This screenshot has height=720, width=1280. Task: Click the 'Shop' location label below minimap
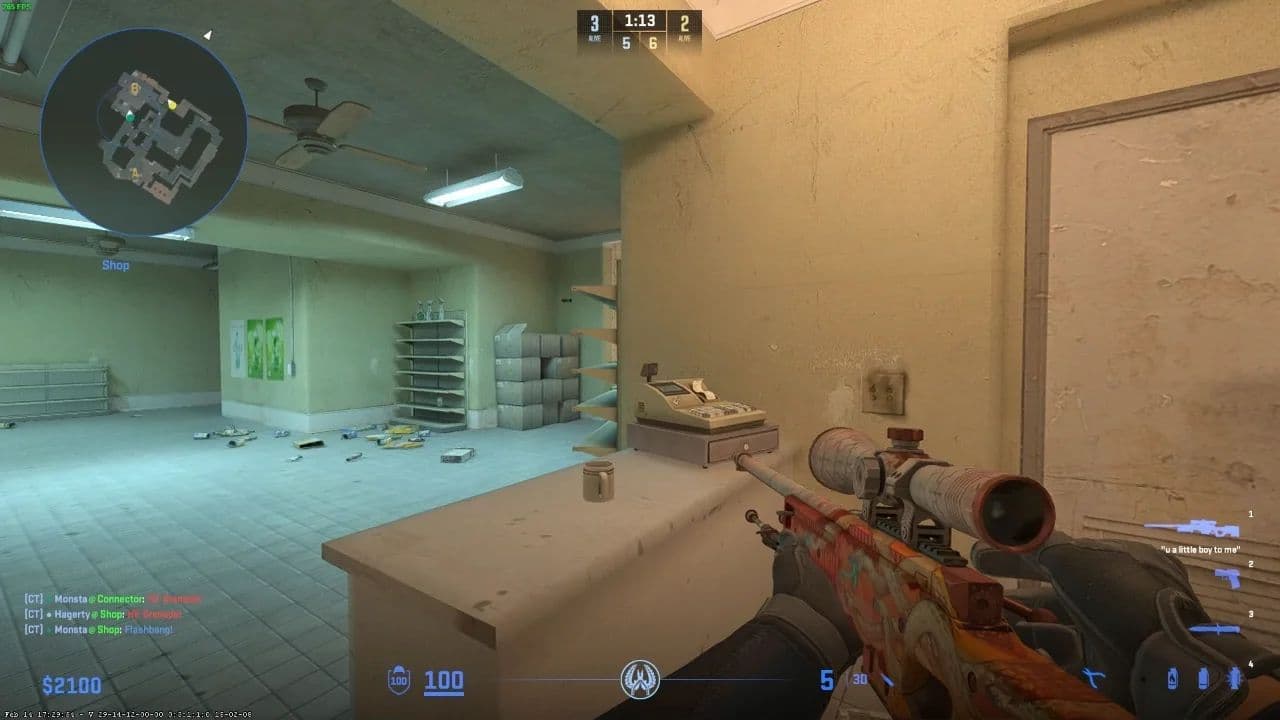pos(116,264)
